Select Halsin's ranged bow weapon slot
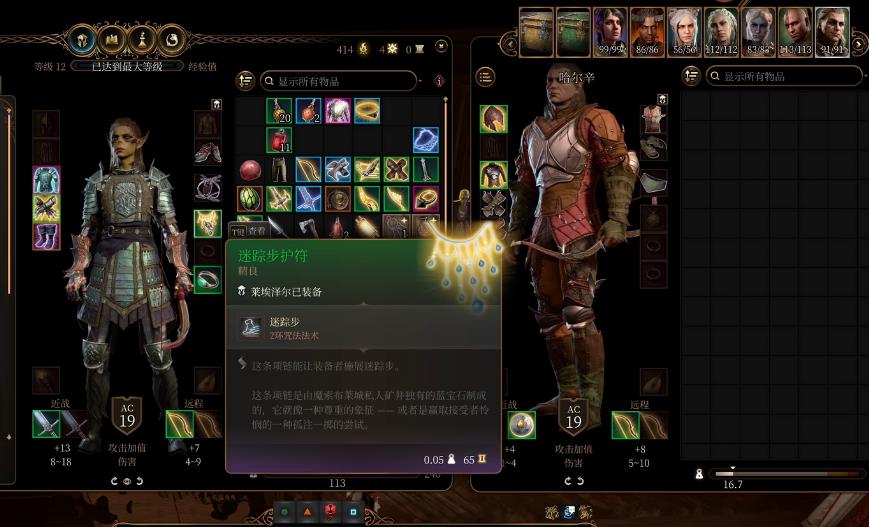 click(x=626, y=425)
